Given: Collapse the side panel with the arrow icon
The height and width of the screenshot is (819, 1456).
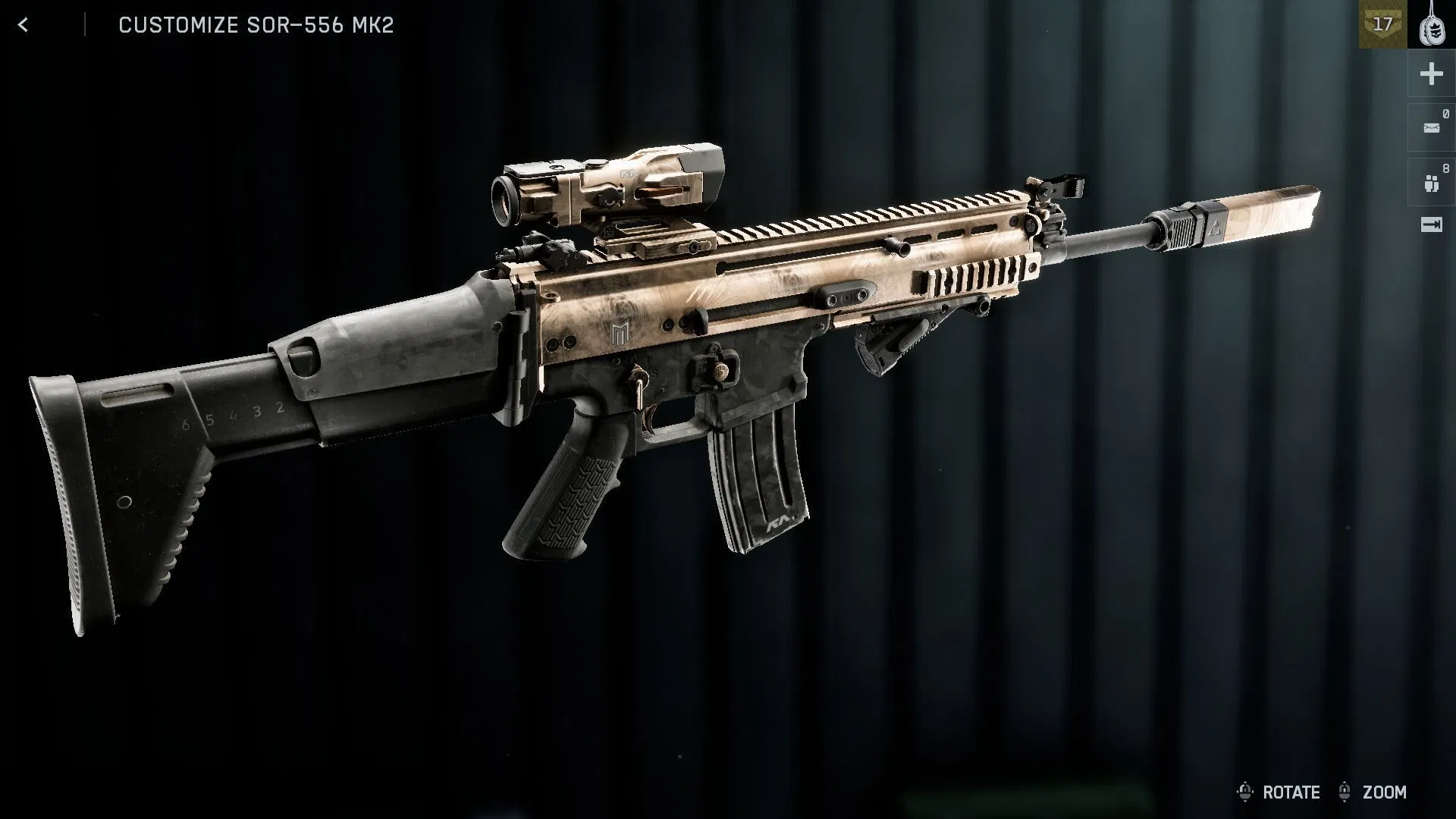Looking at the screenshot, I should [1431, 224].
